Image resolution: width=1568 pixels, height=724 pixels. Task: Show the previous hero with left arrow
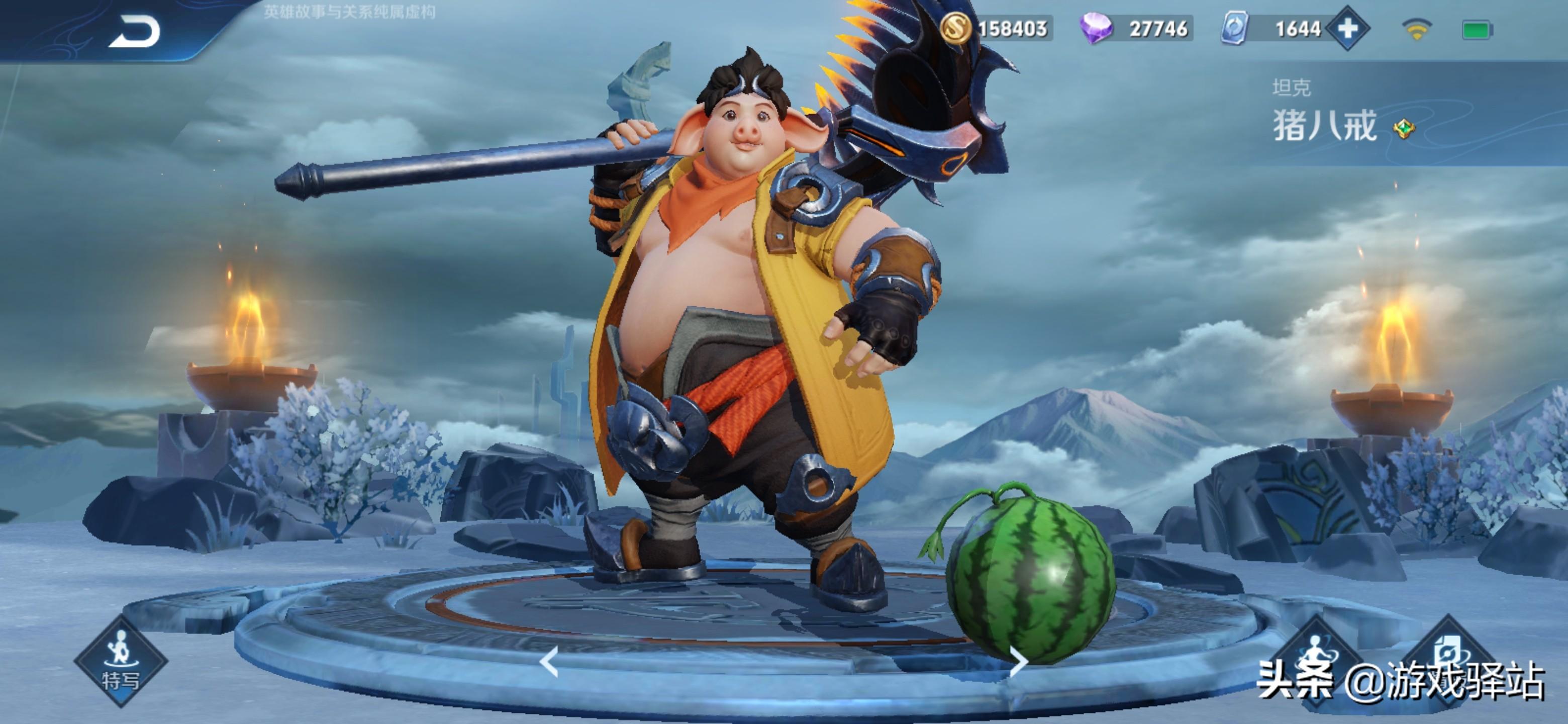tap(549, 662)
